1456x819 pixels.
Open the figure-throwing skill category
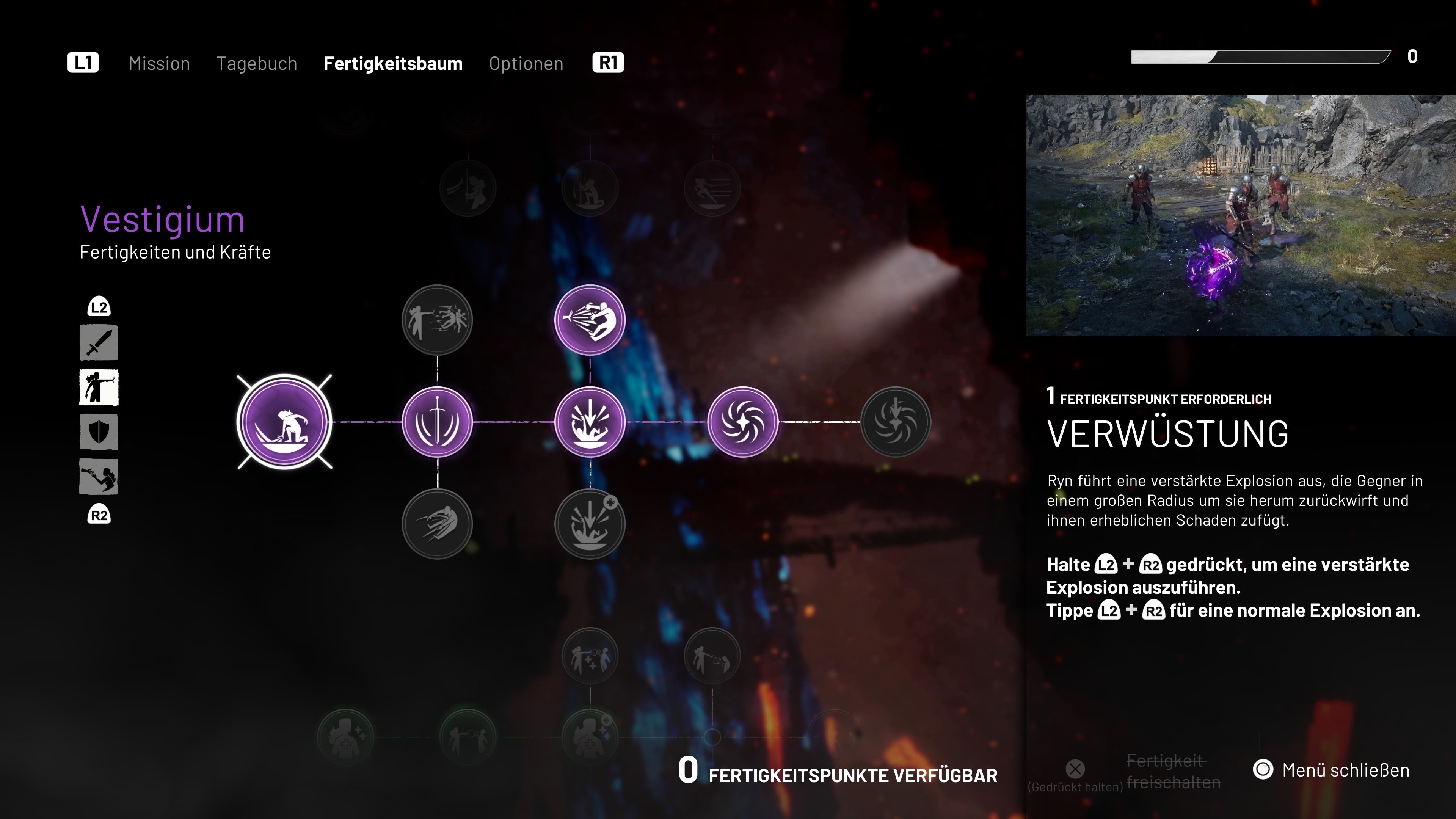99,477
